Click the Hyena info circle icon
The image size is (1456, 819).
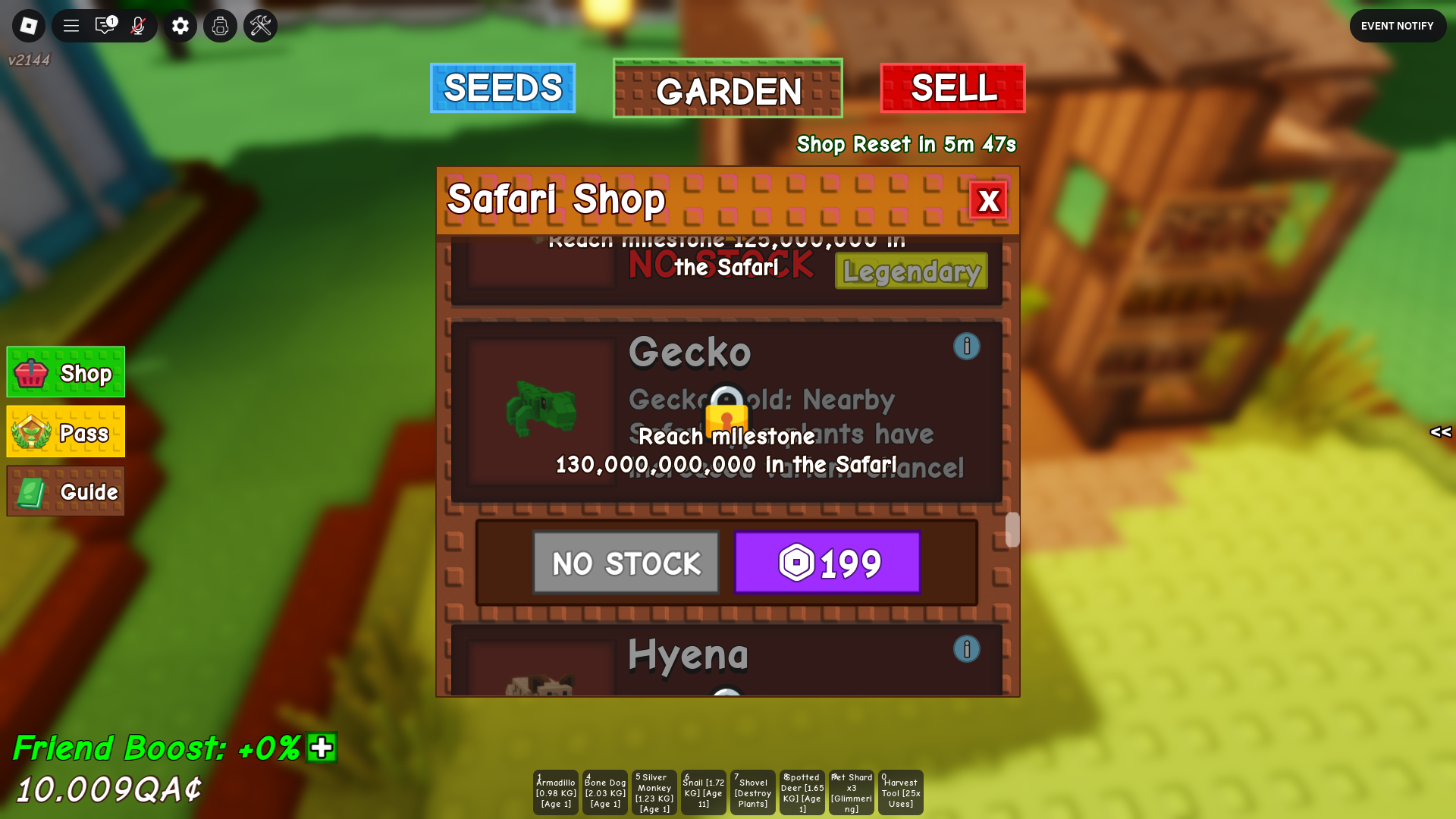click(967, 649)
